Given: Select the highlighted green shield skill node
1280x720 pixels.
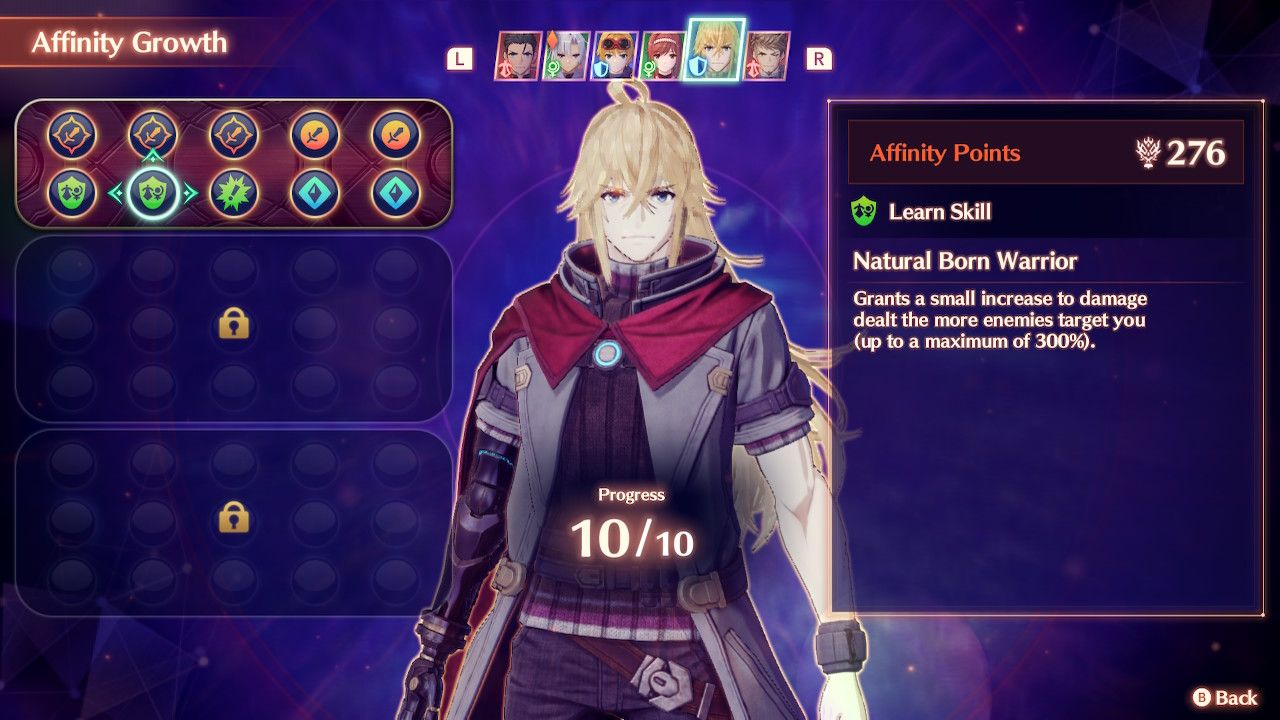Looking at the screenshot, I should [x=153, y=193].
